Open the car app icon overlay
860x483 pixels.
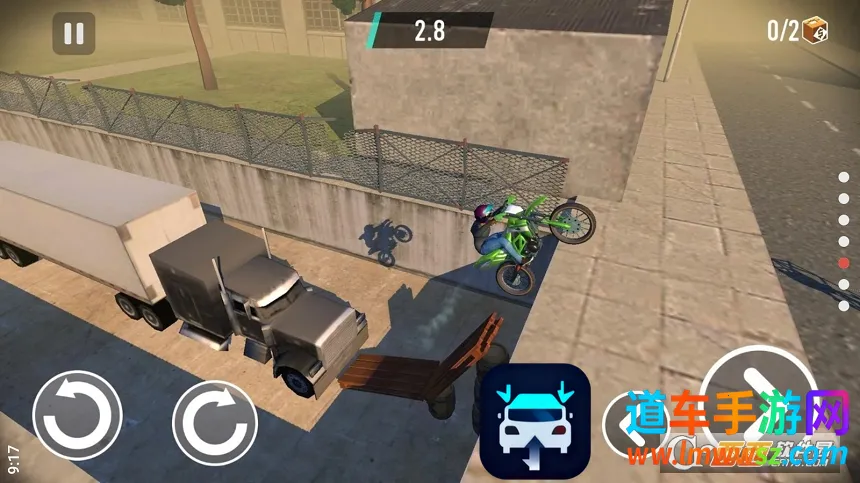534,420
